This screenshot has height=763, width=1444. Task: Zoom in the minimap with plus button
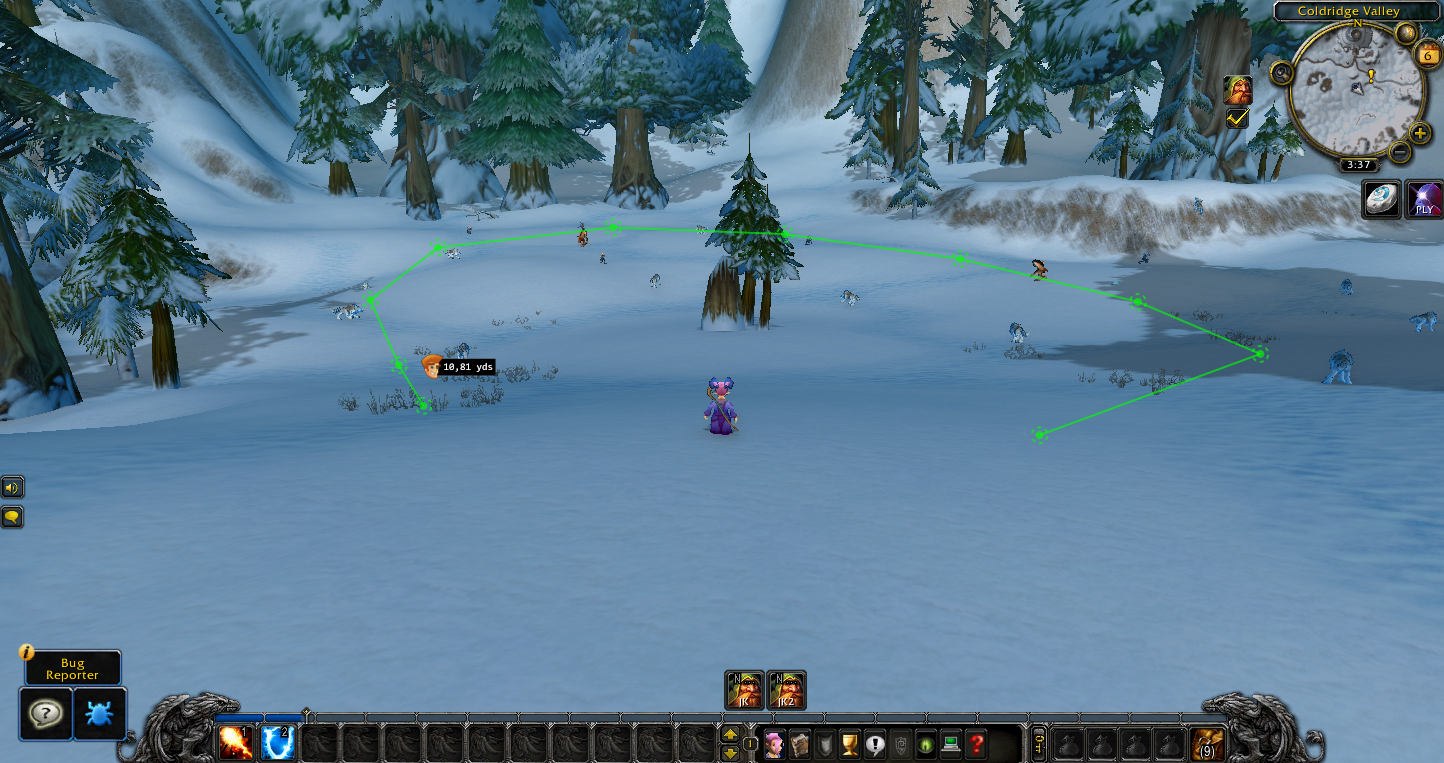[1420, 134]
